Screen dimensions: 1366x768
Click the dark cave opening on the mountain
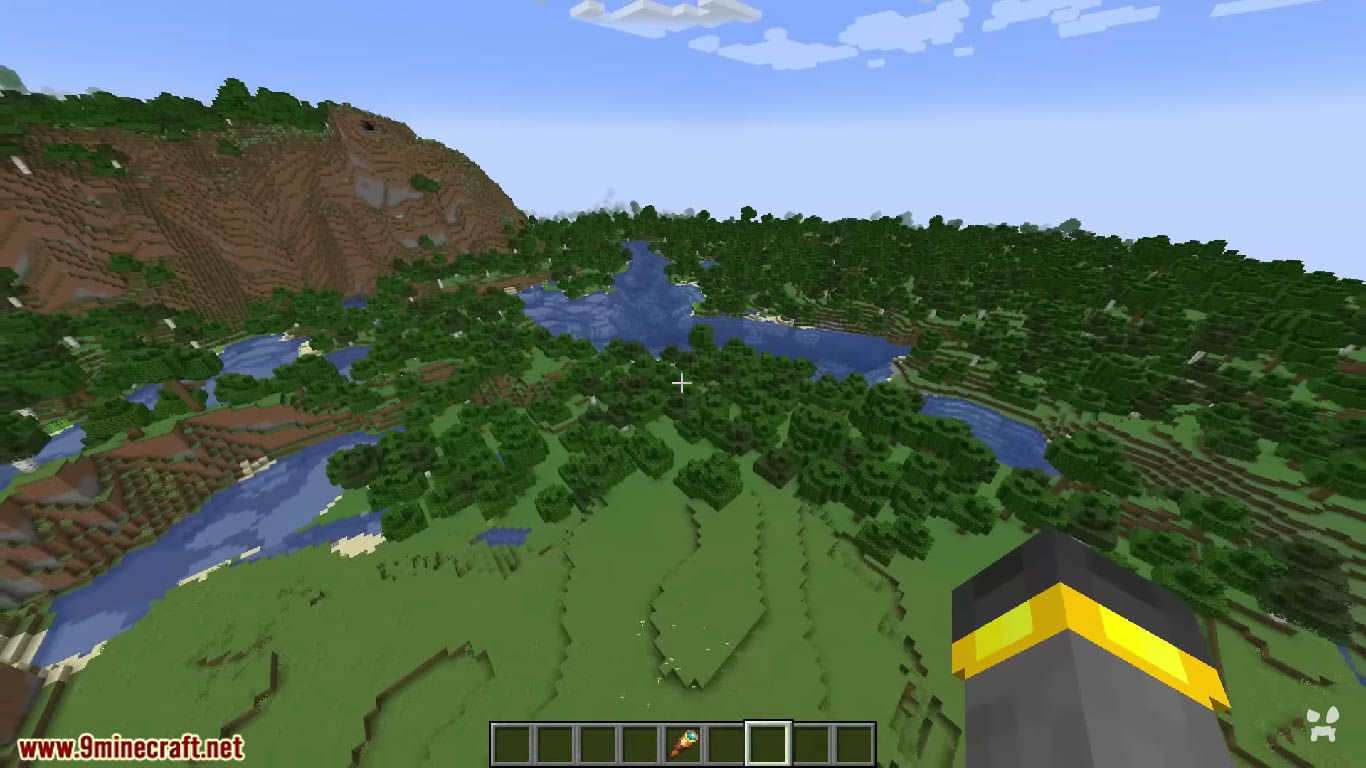(x=366, y=124)
